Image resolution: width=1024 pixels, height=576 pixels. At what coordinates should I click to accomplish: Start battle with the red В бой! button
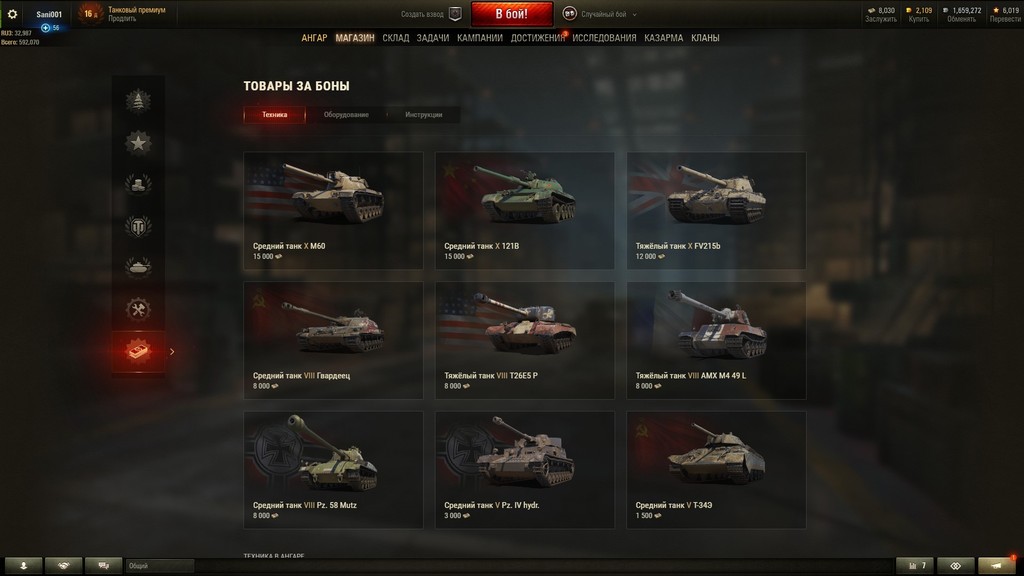click(x=511, y=14)
